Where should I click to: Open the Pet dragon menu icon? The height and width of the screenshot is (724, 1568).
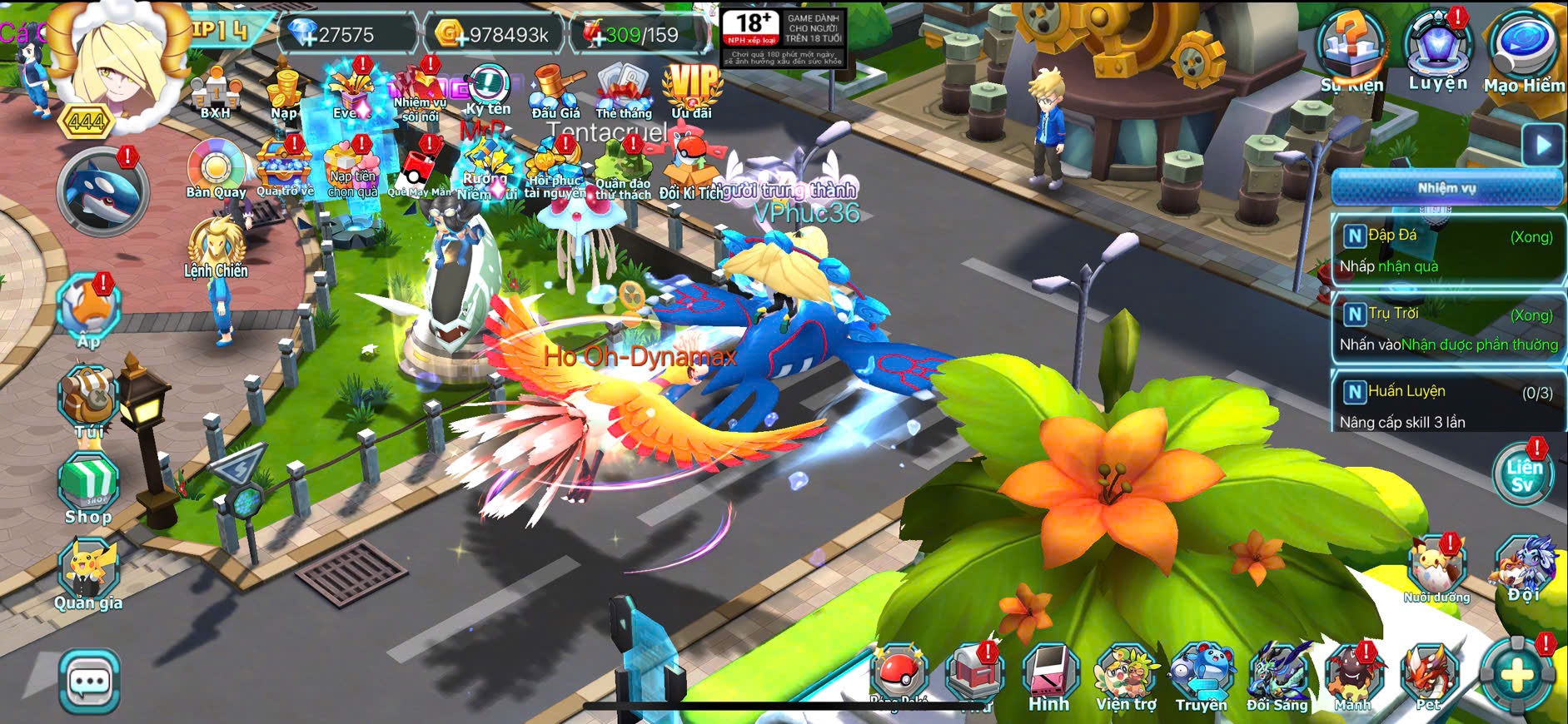(x=1429, y=676)
